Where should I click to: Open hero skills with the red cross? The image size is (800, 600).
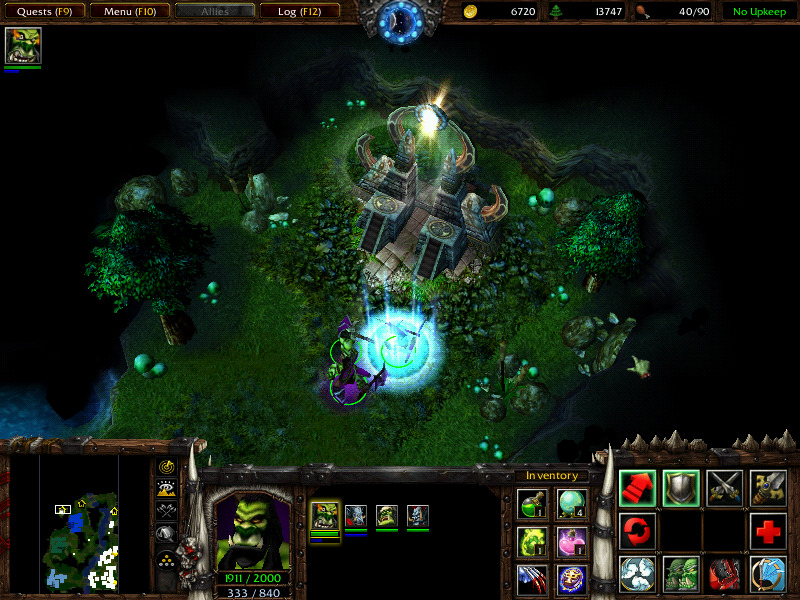pyautogui.click(x=768, y=531)
